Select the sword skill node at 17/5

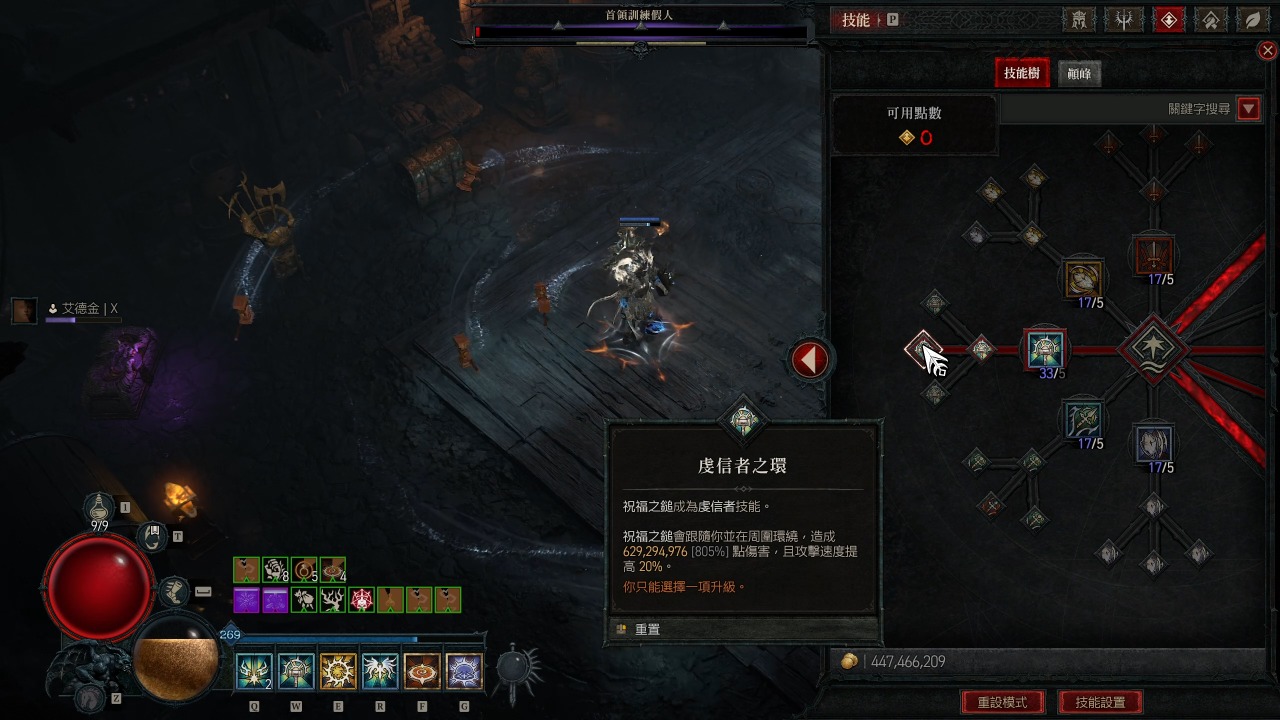click(x=1154, y=253)
